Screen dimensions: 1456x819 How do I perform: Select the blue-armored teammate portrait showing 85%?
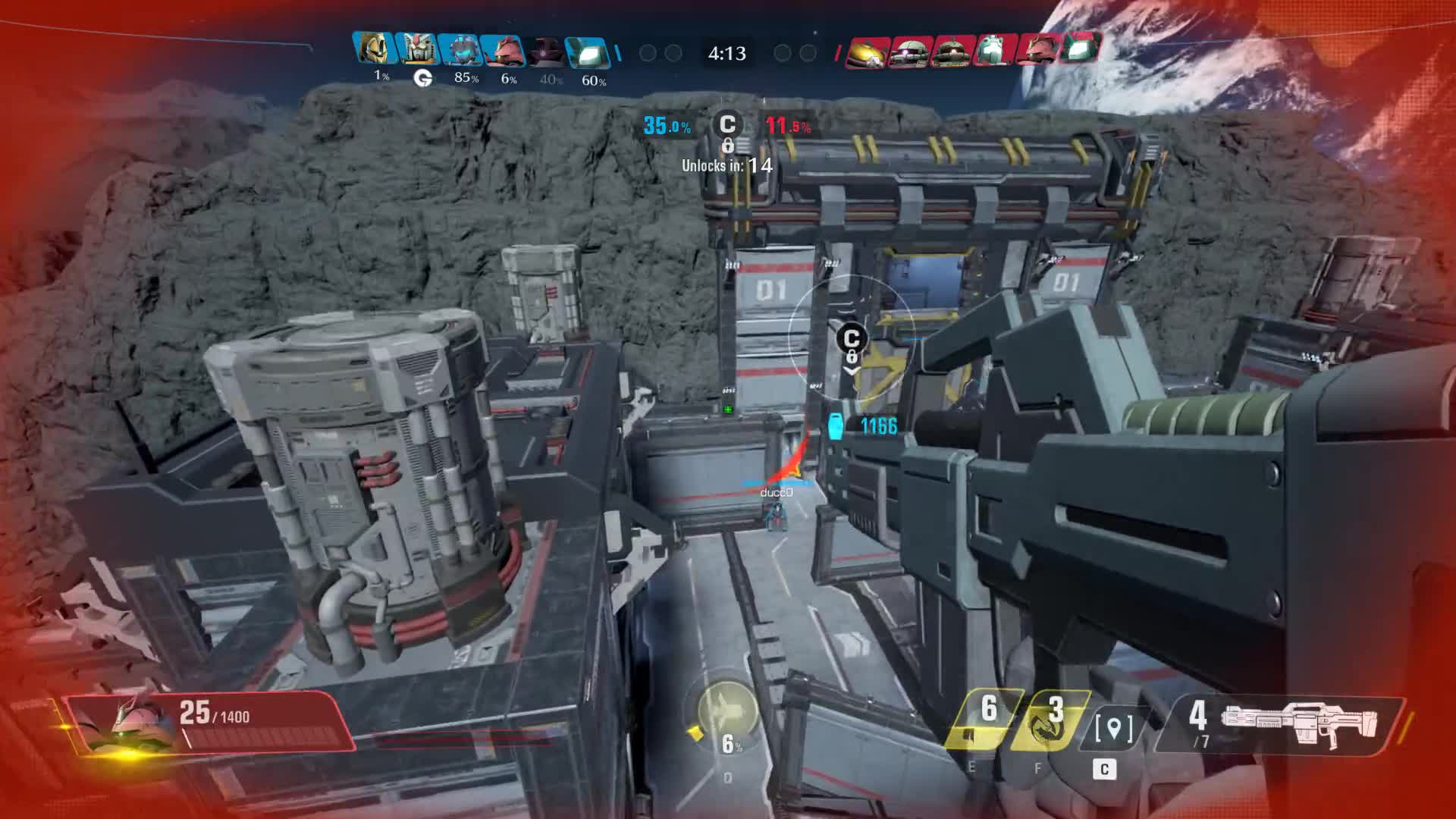pos(460,50)
